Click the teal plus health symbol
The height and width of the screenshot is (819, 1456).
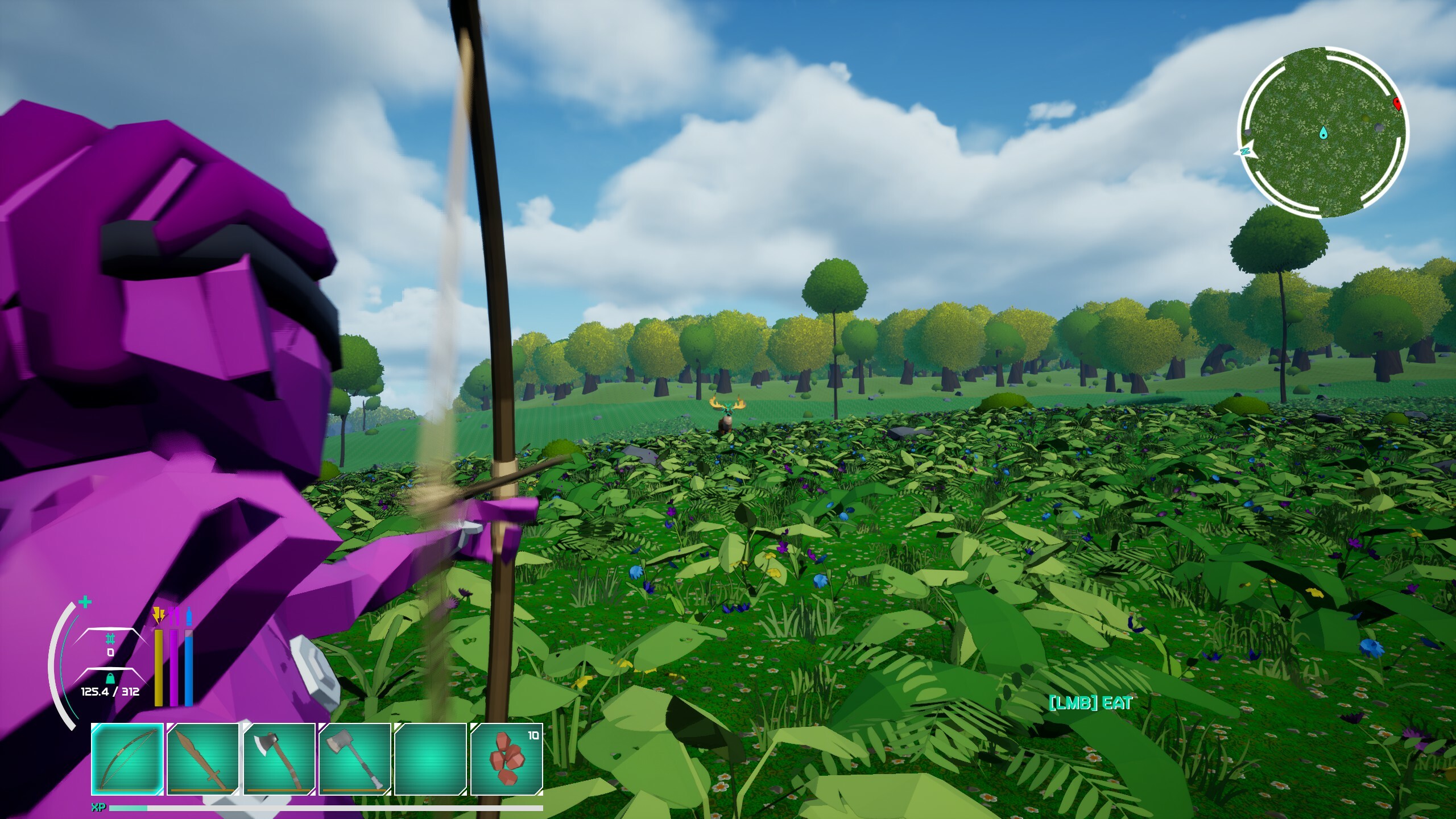click(x=85, y=602)
